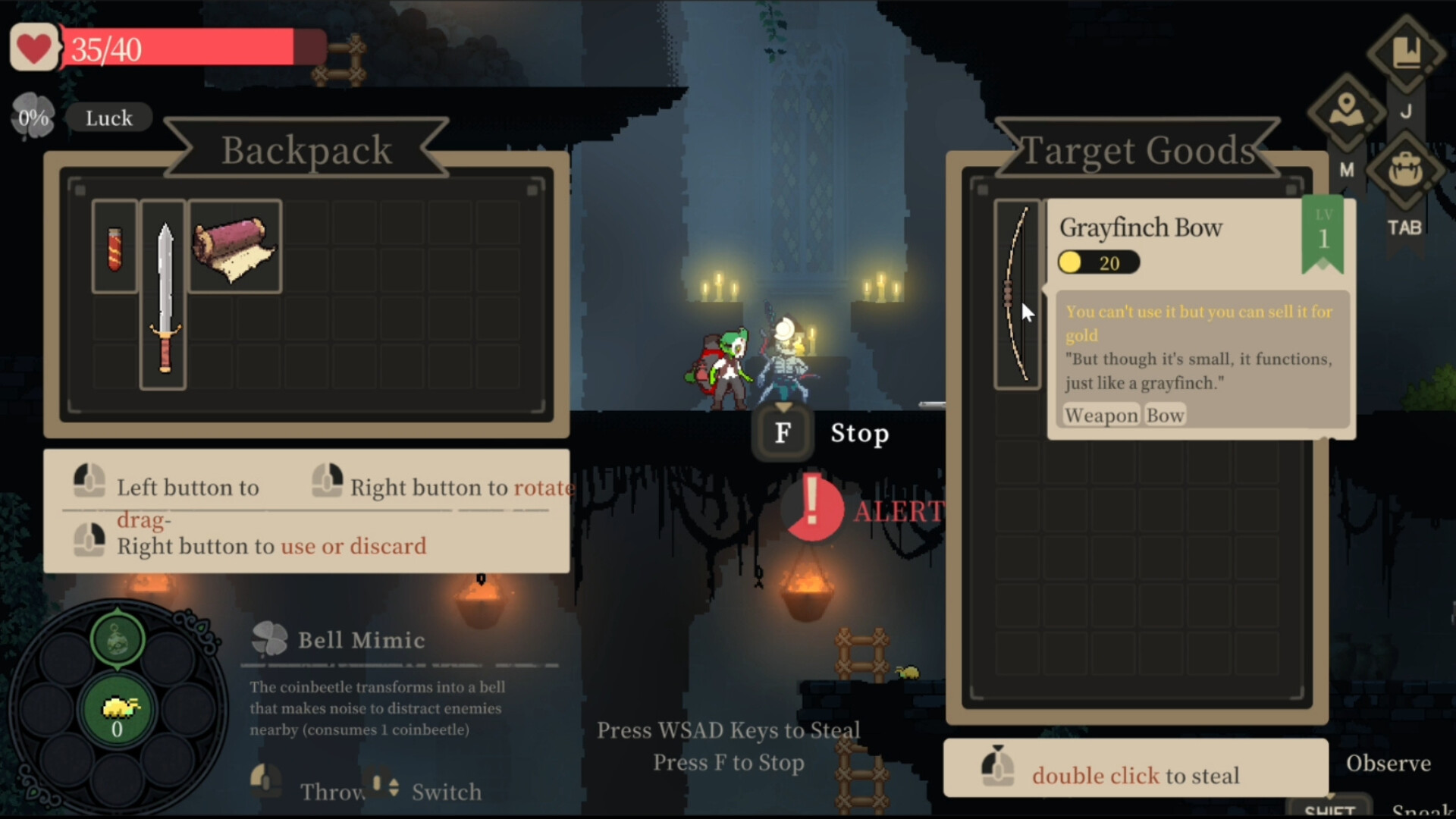This screenshot has height=819, width=1456.
Task: Open the journal via the J icon
Action: 1407,52
